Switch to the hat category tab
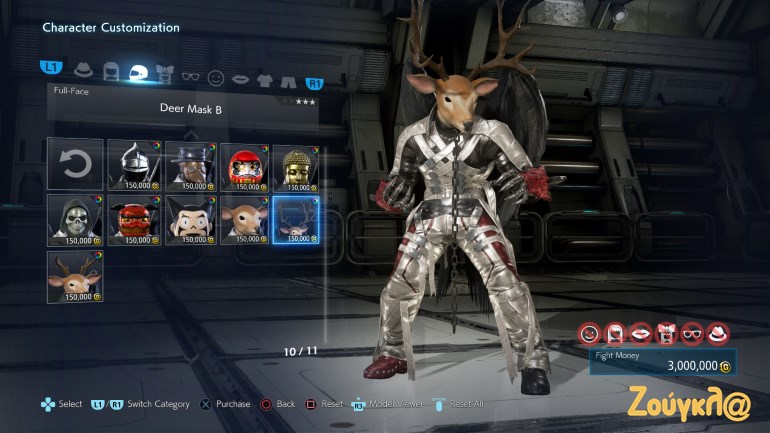The width and height of the screenshot is (770, 433). point(84,70)
